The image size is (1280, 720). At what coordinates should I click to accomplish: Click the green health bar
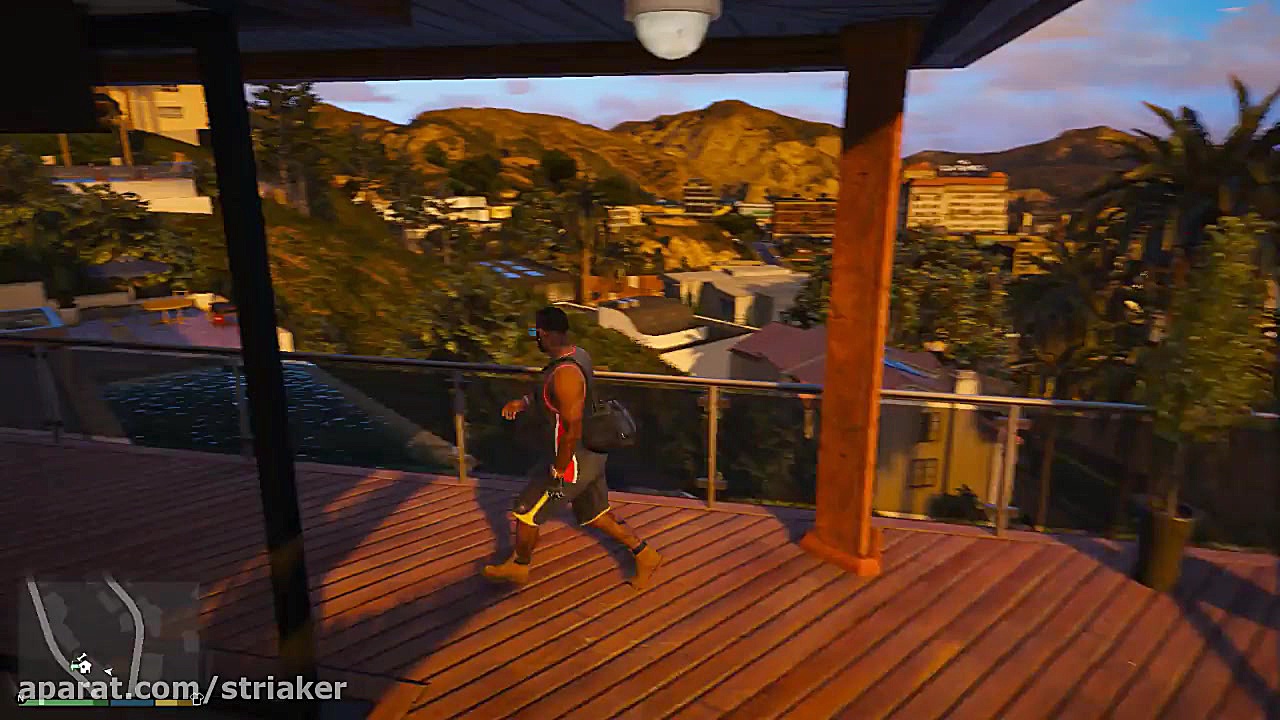62,702
